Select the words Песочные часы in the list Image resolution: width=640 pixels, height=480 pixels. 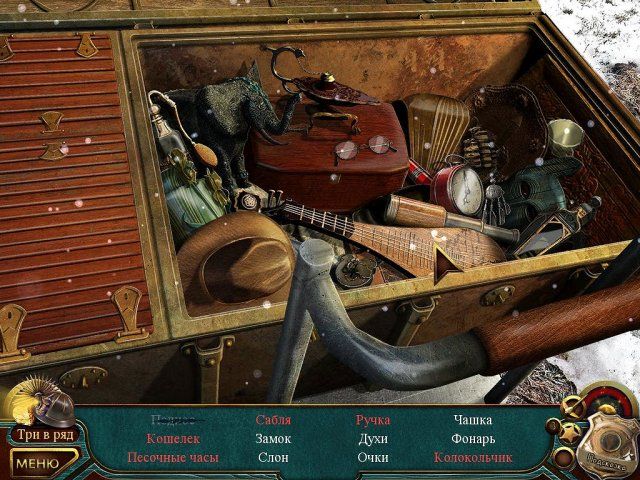pyautogui.click(x=173, y=458)
